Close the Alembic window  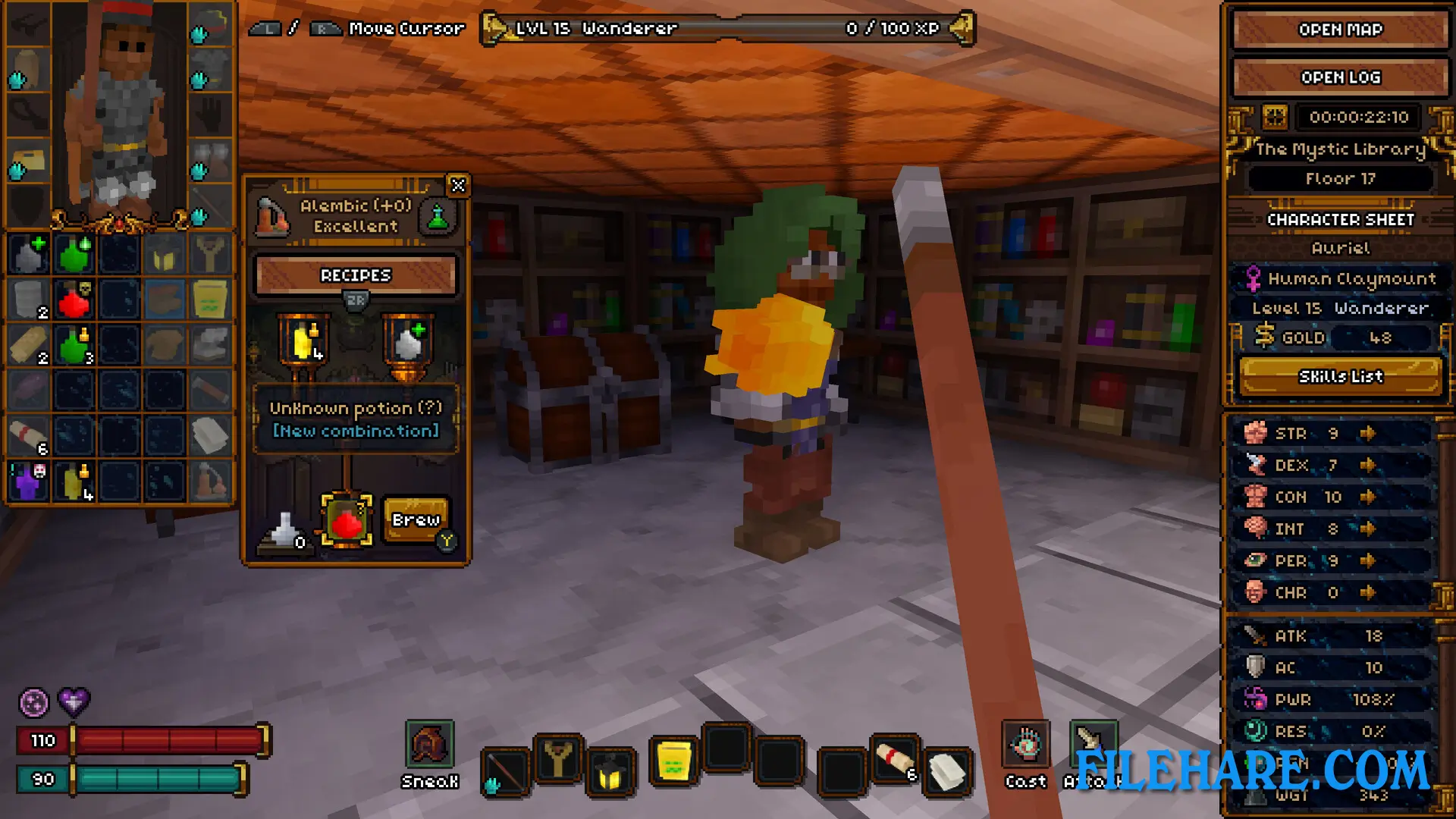click(458, 186)
